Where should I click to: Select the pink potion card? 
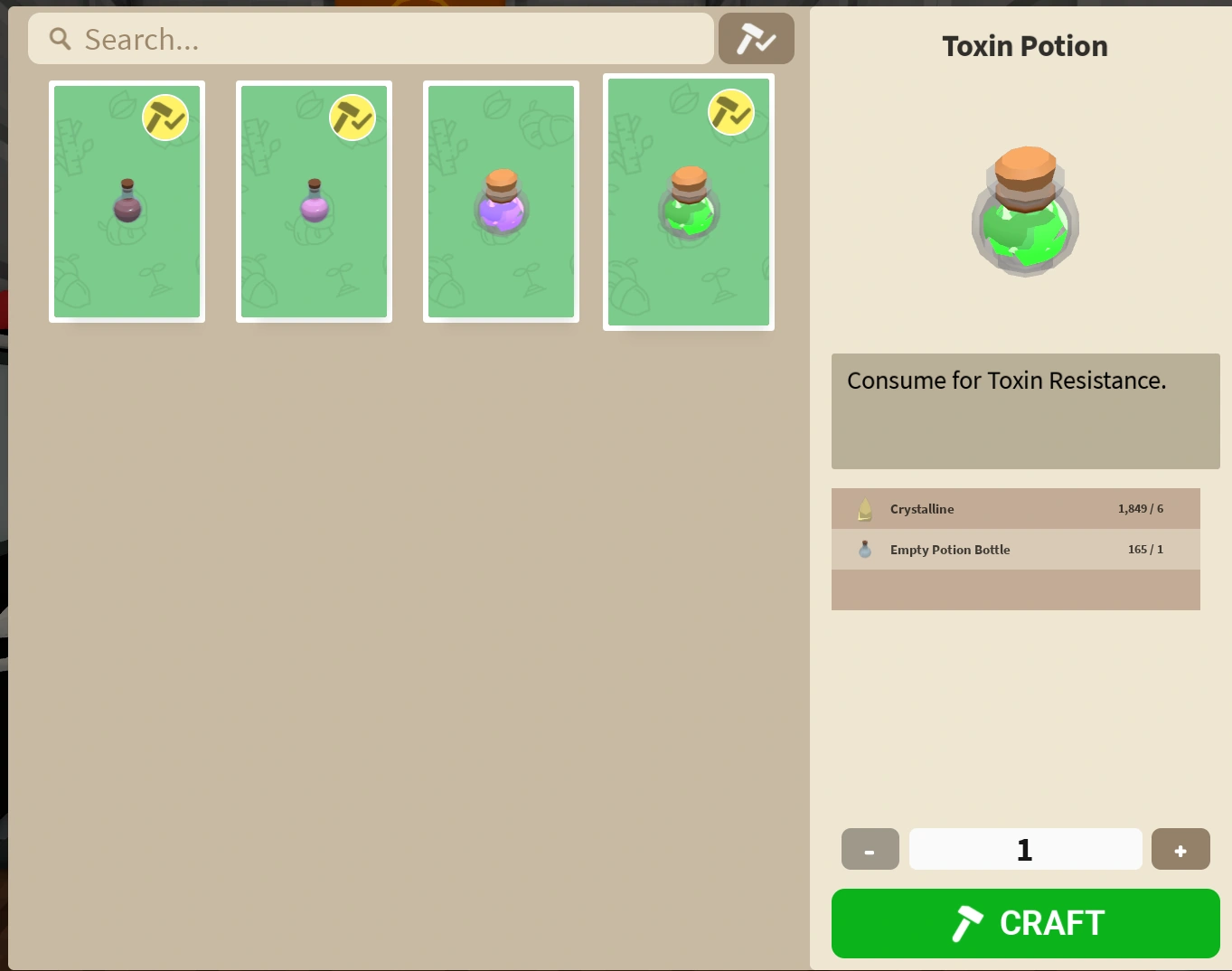pos(314,202)
